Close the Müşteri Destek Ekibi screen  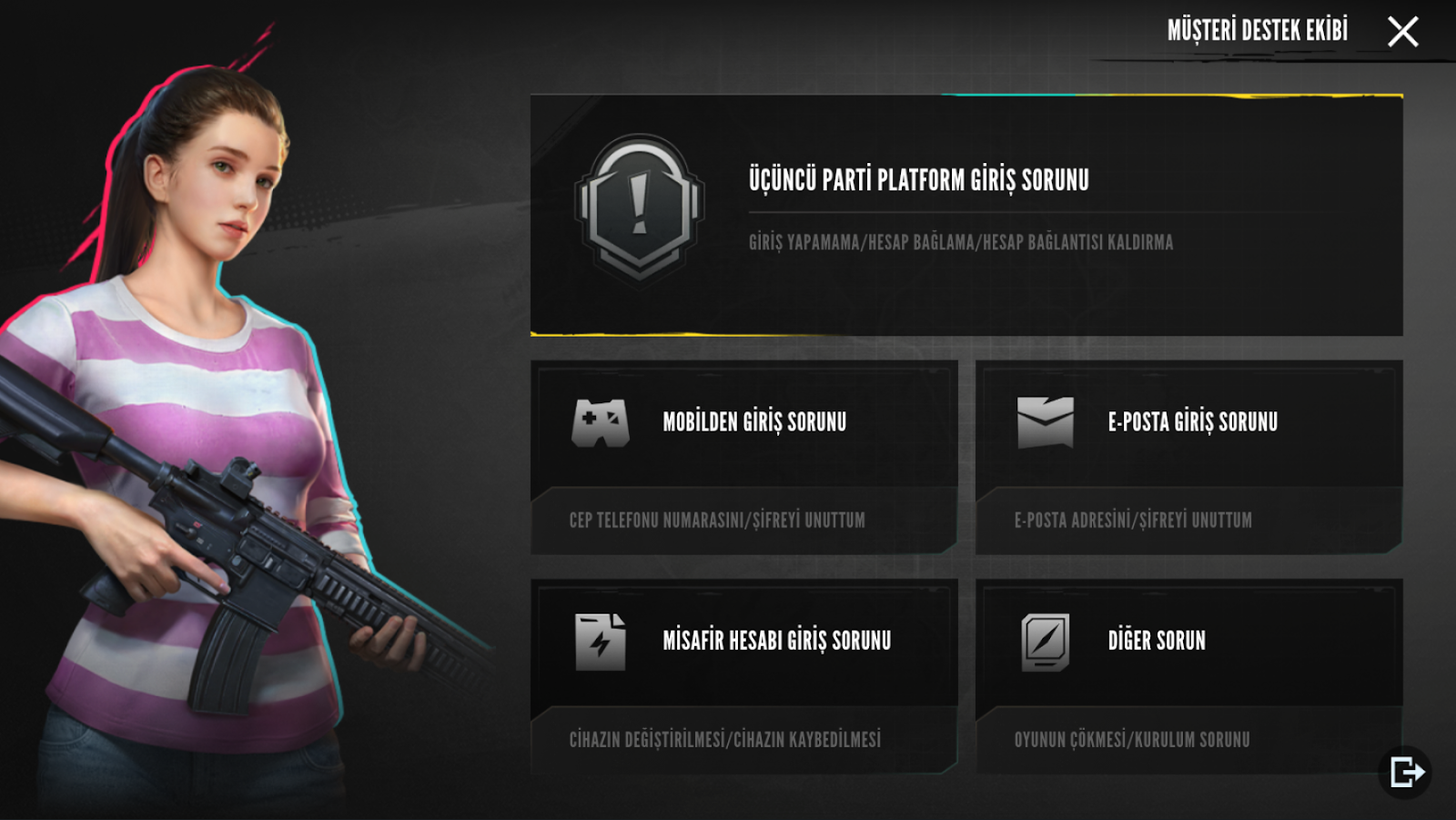pyautogui.click(x=1402, y=32)
